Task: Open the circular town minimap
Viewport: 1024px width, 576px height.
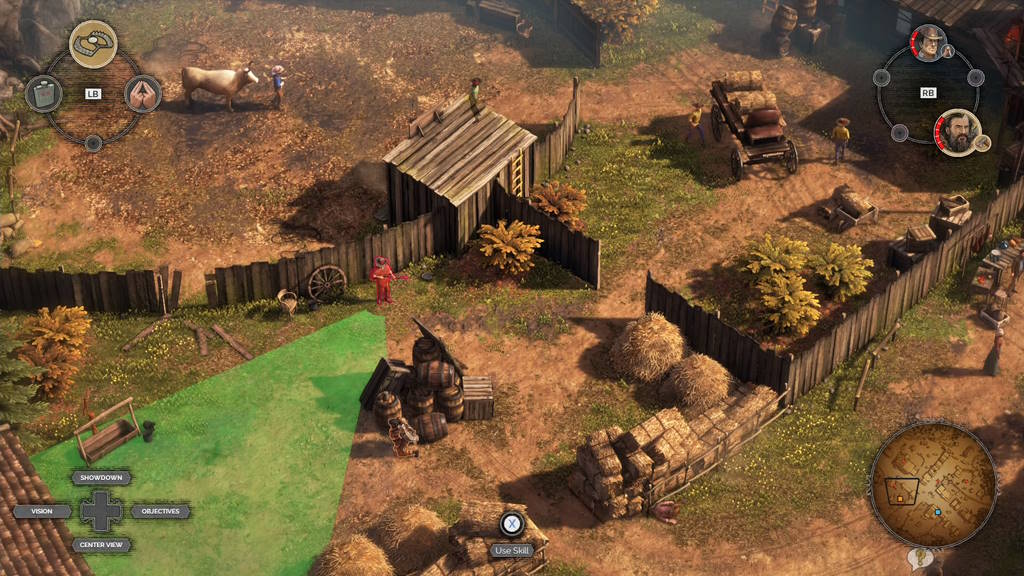Action: pos(932,484)
